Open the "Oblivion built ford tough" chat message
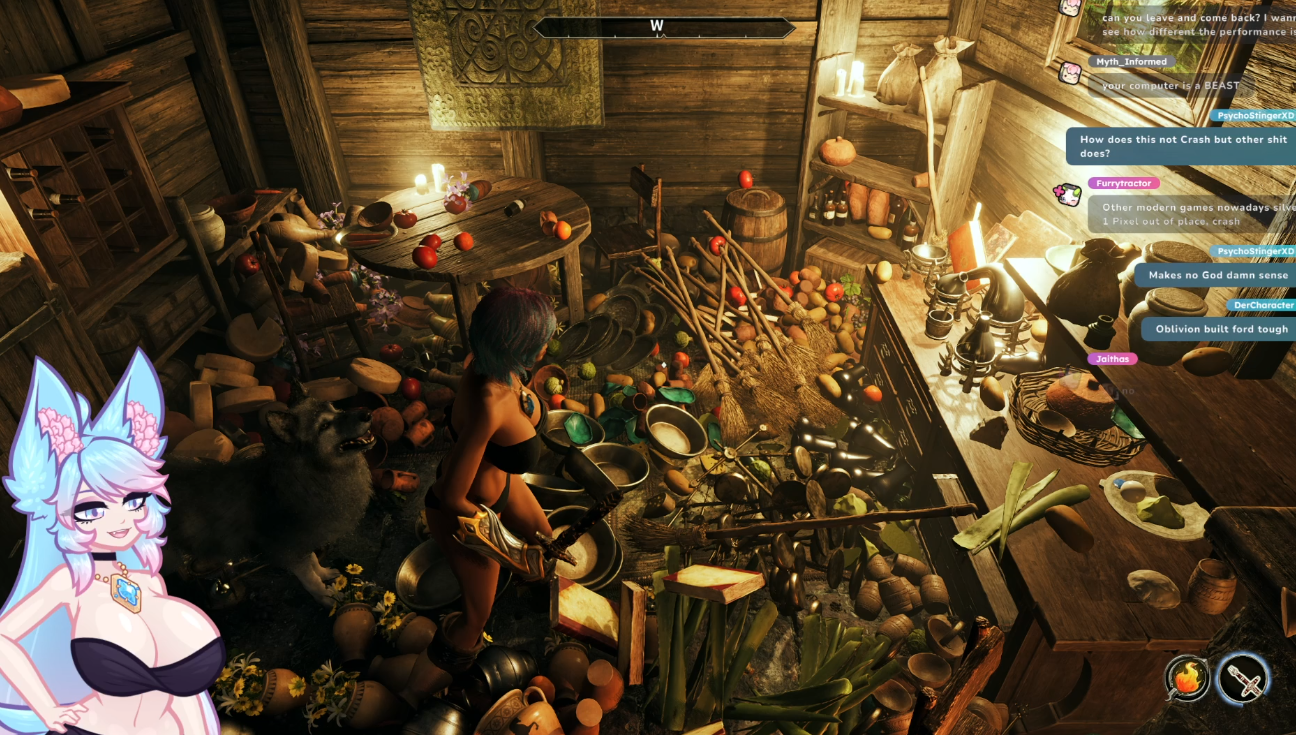The width and height of the screenshot is (1296, 735). [x=1221, y=329]
